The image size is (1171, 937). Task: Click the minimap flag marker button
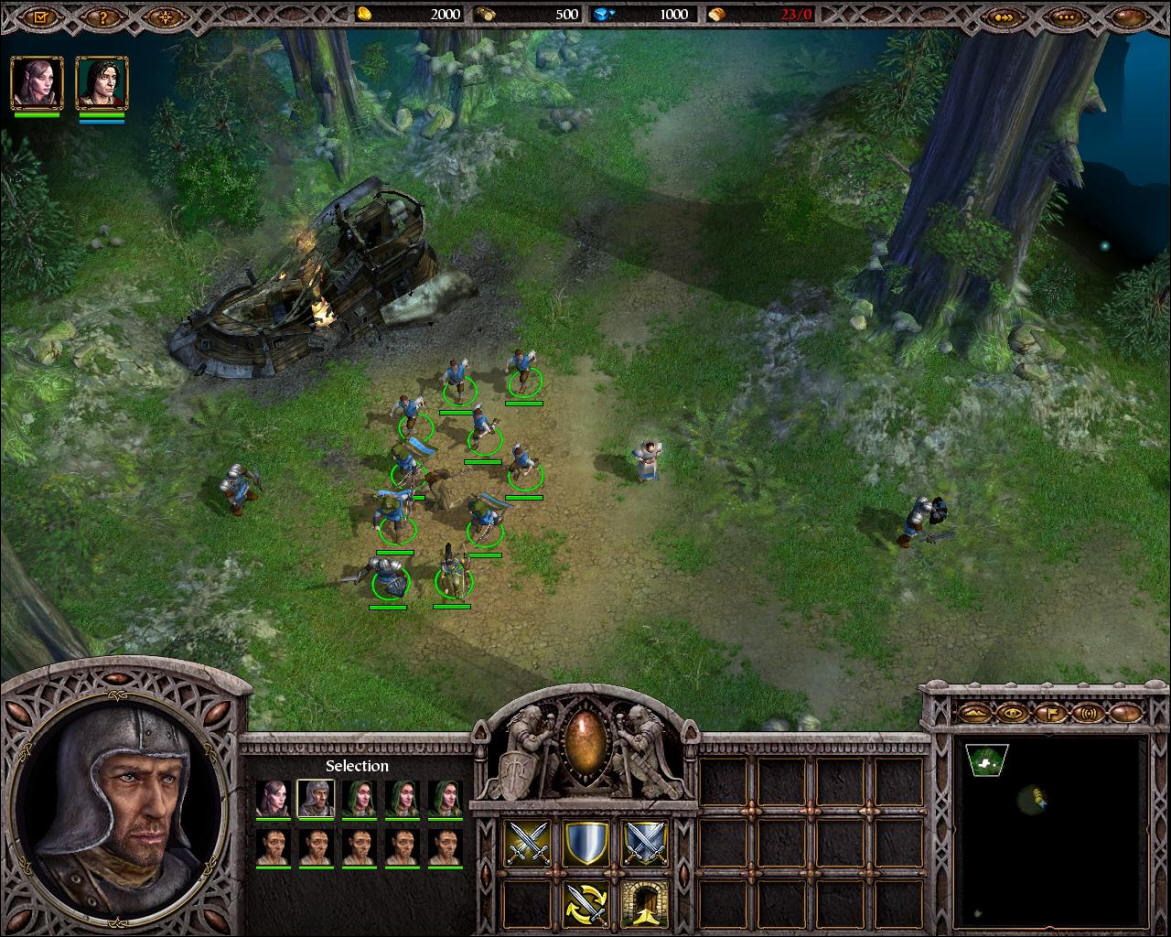pos(1050,712)
